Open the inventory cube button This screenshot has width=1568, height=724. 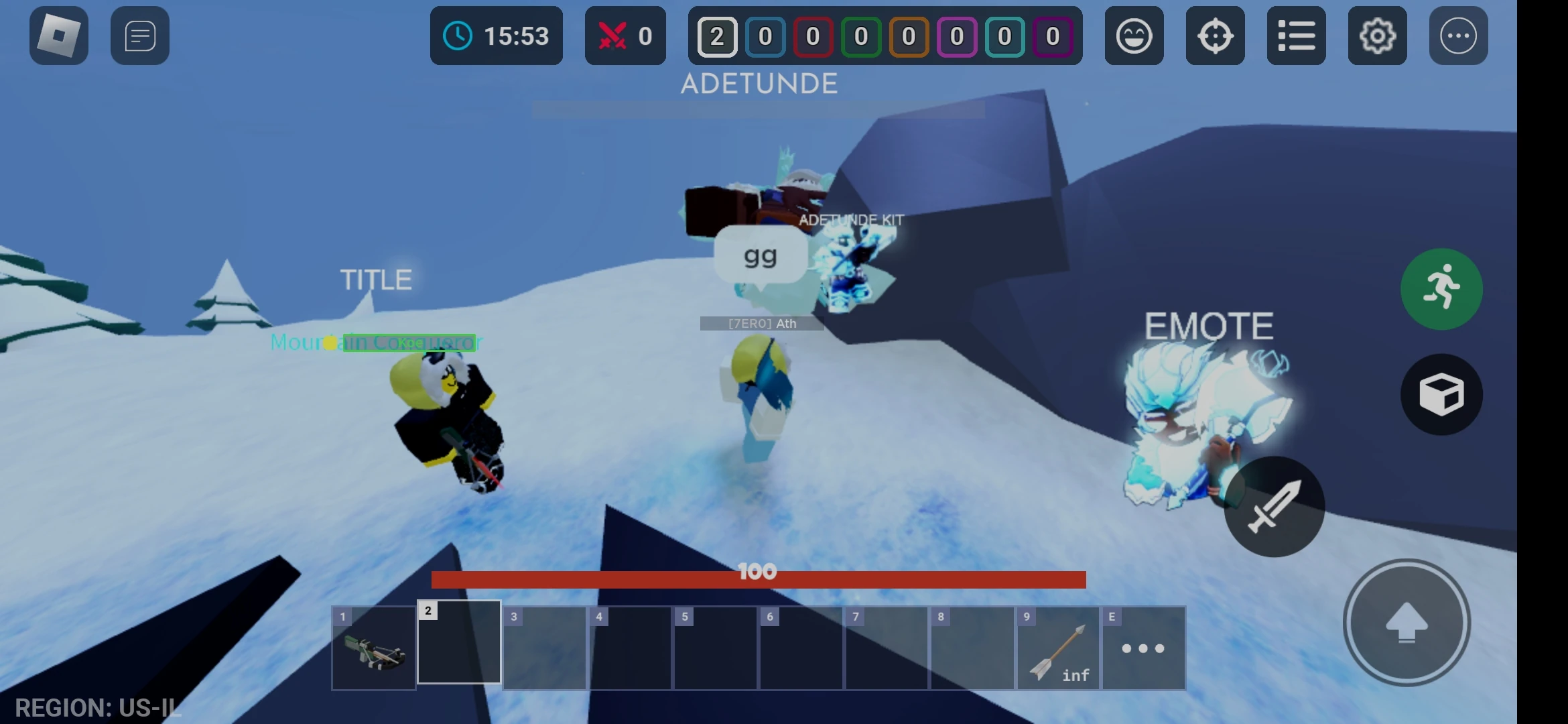tap(1441, 394)
